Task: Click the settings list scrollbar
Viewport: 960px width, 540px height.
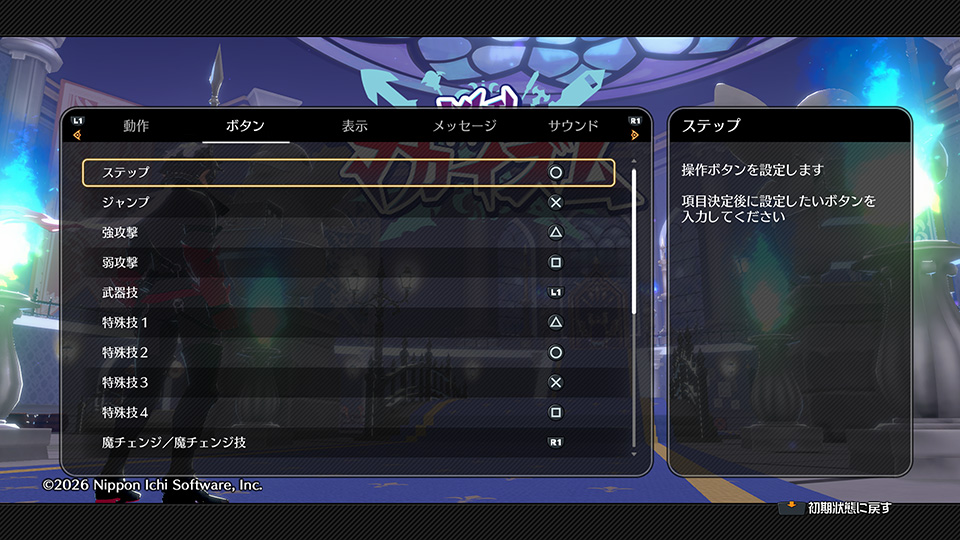Action: (x=634, y=240)
